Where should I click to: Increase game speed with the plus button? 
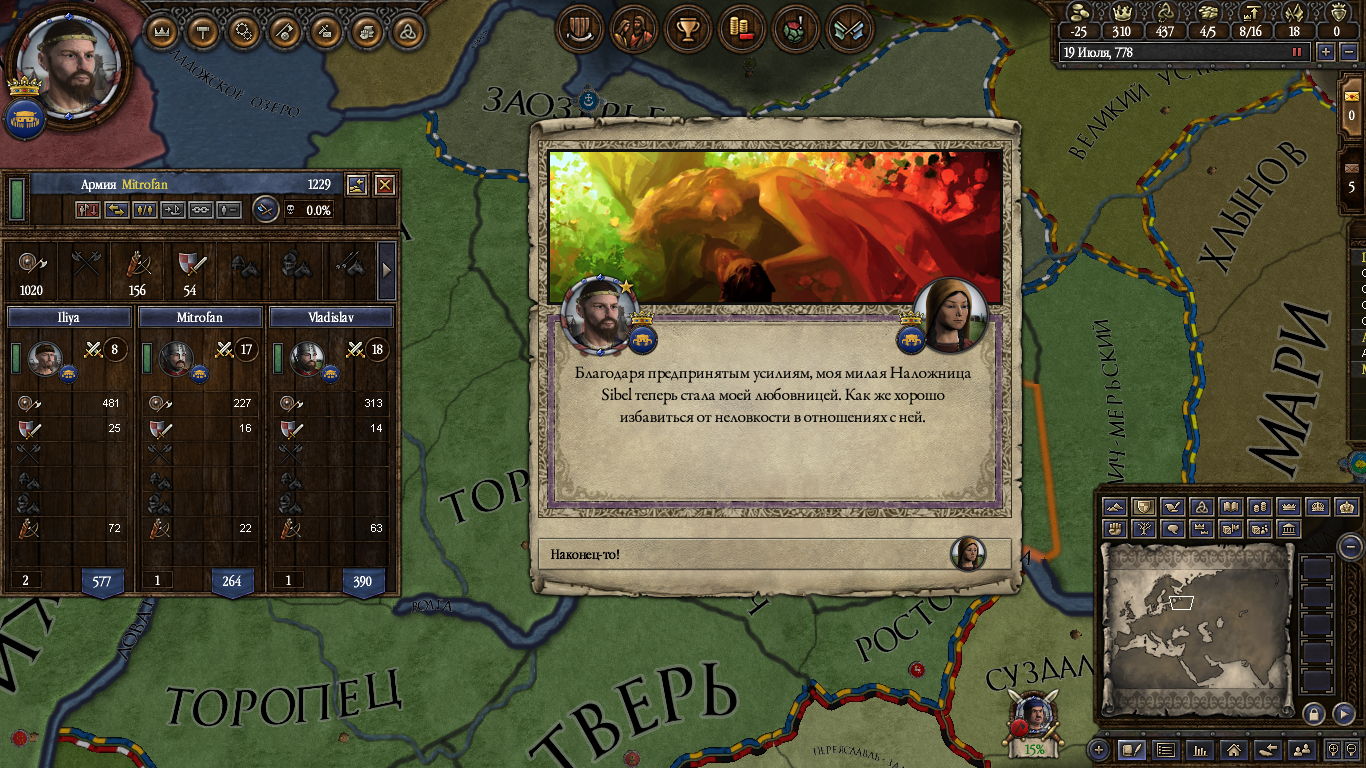click(1326, 52)
